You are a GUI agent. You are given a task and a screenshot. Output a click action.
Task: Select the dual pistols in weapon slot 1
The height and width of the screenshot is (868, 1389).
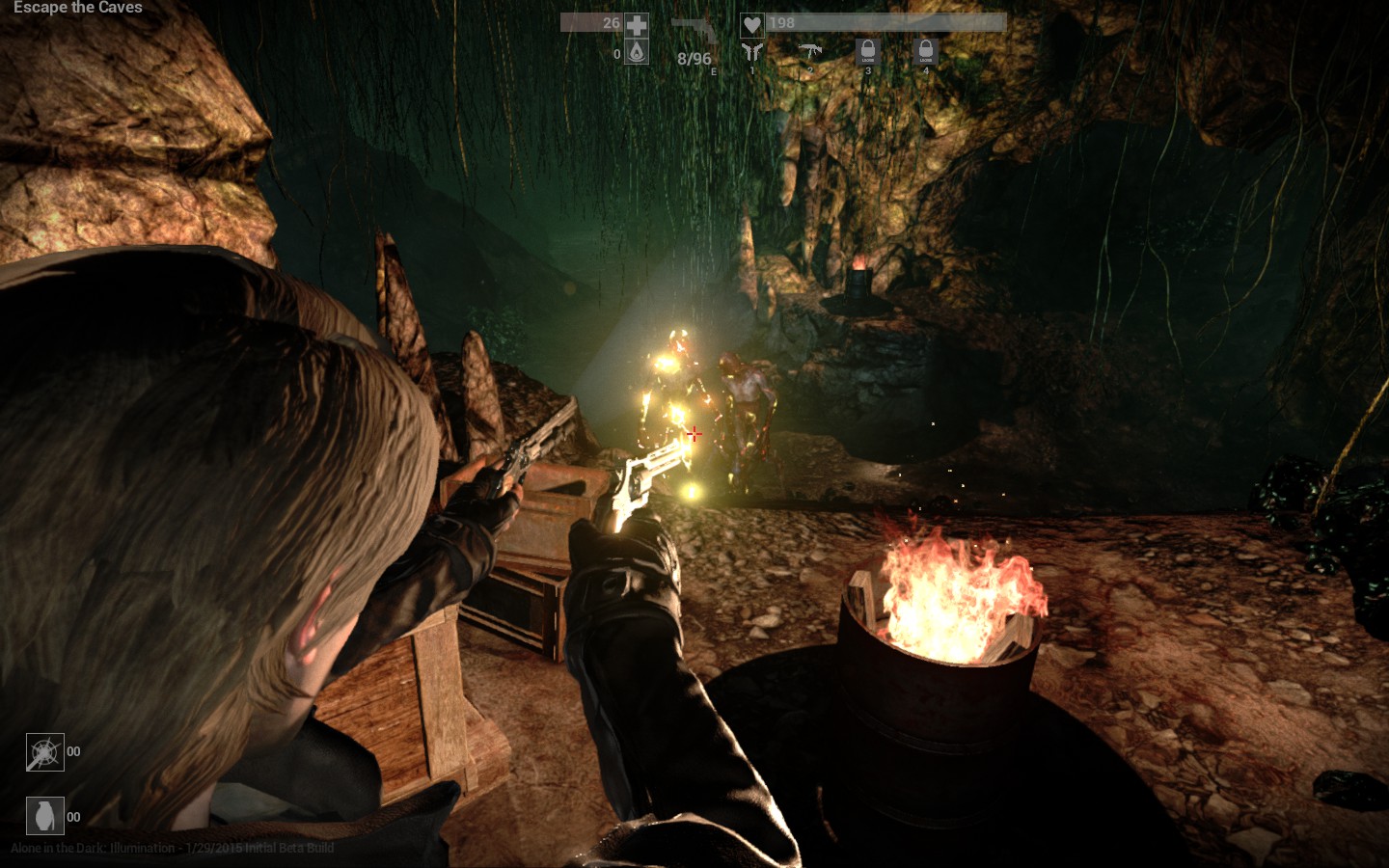coord(751,51)
